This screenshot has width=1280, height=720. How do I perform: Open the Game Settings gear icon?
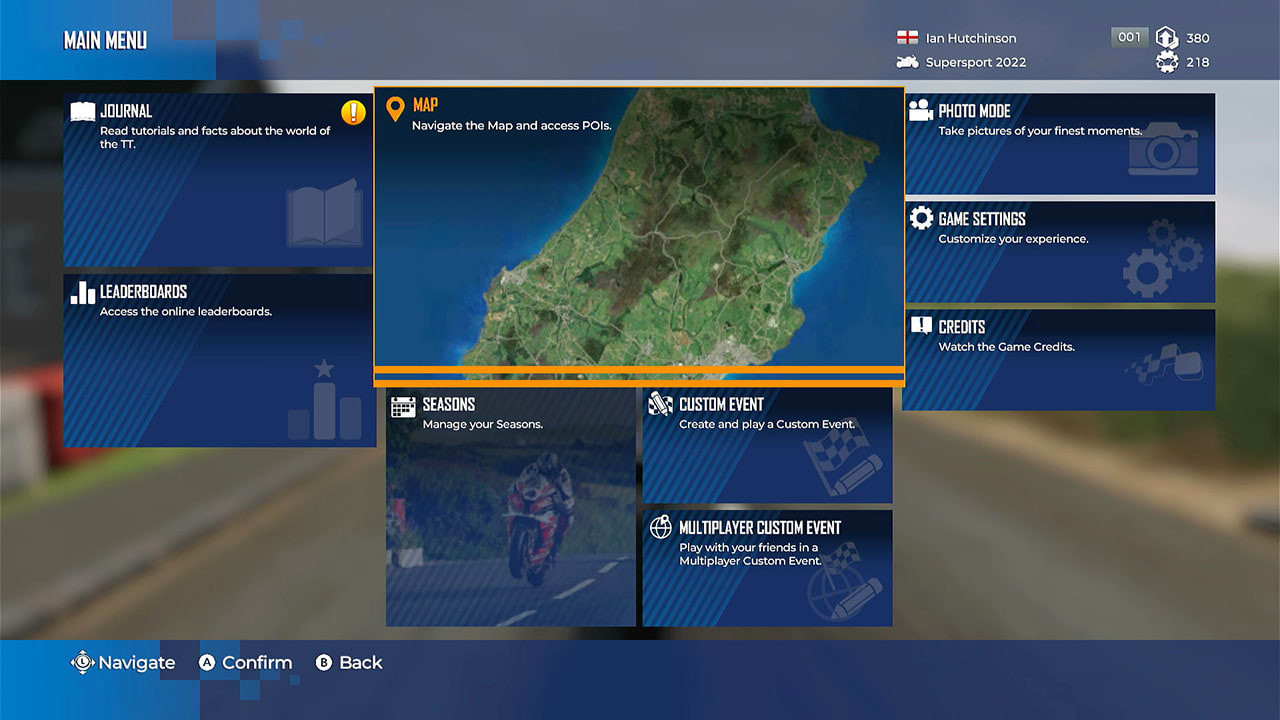coord(921,219)
